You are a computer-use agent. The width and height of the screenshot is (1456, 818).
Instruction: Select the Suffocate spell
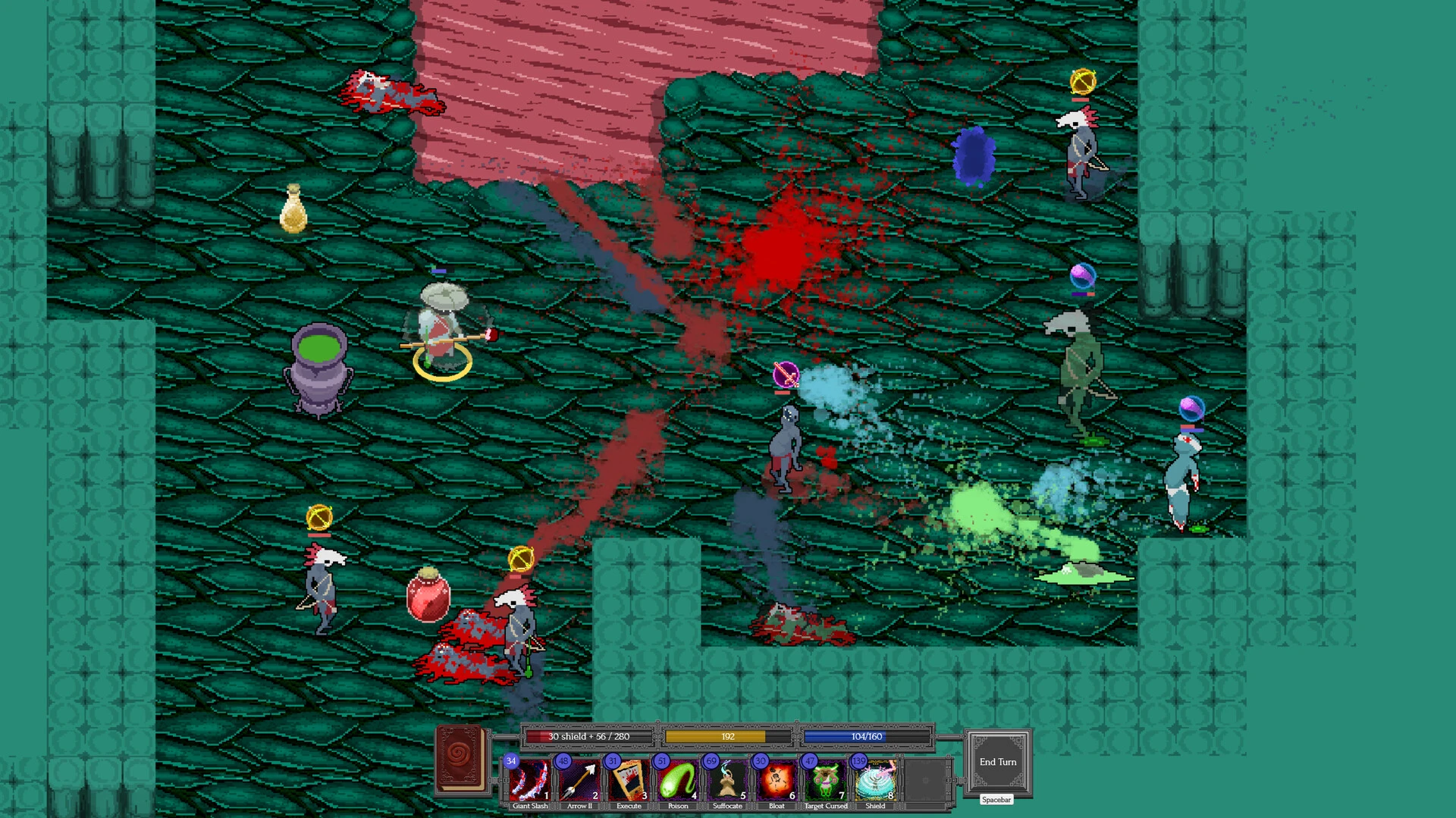[727, 780]
